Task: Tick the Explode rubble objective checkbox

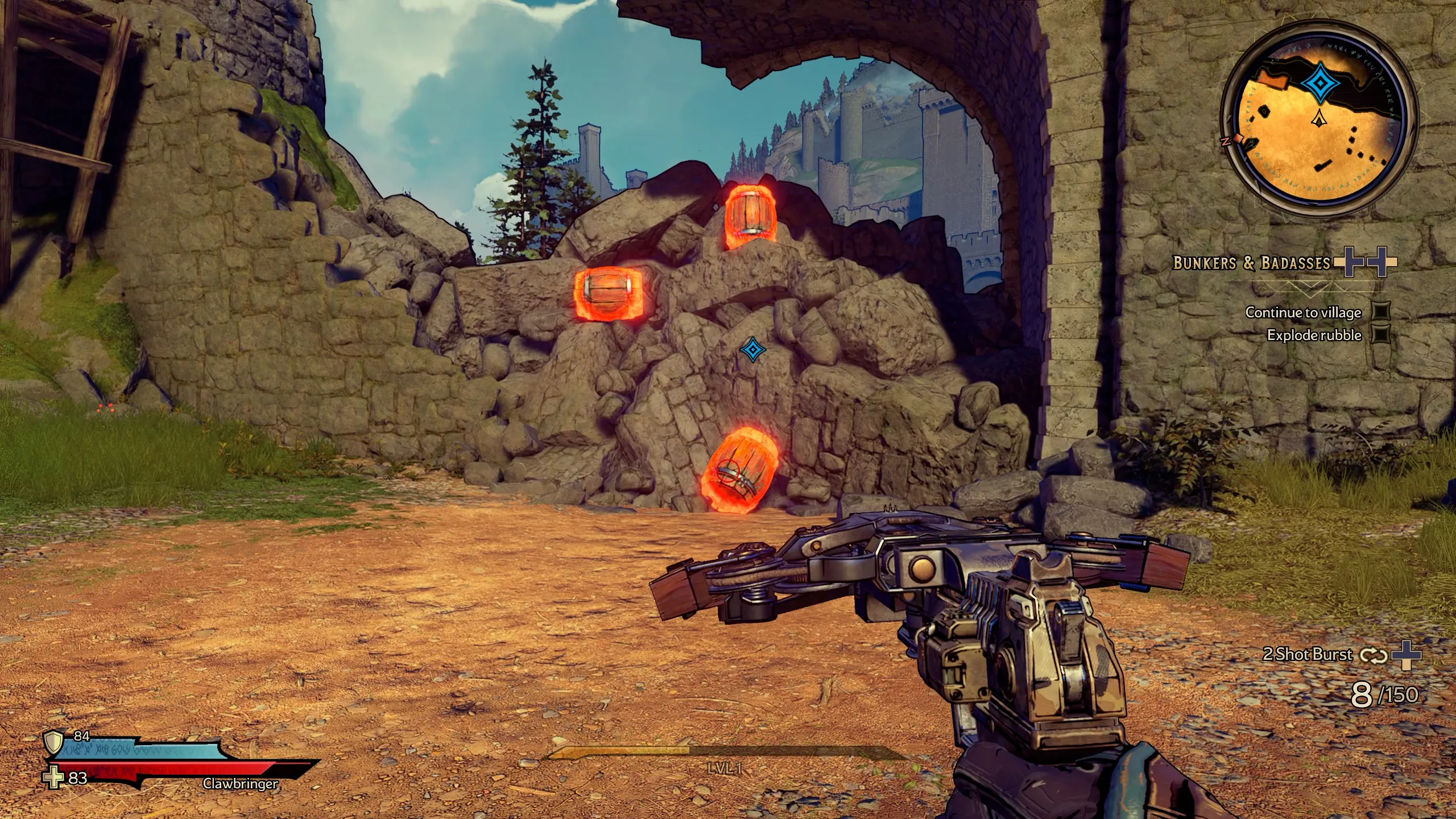Action: (1381, 335)
